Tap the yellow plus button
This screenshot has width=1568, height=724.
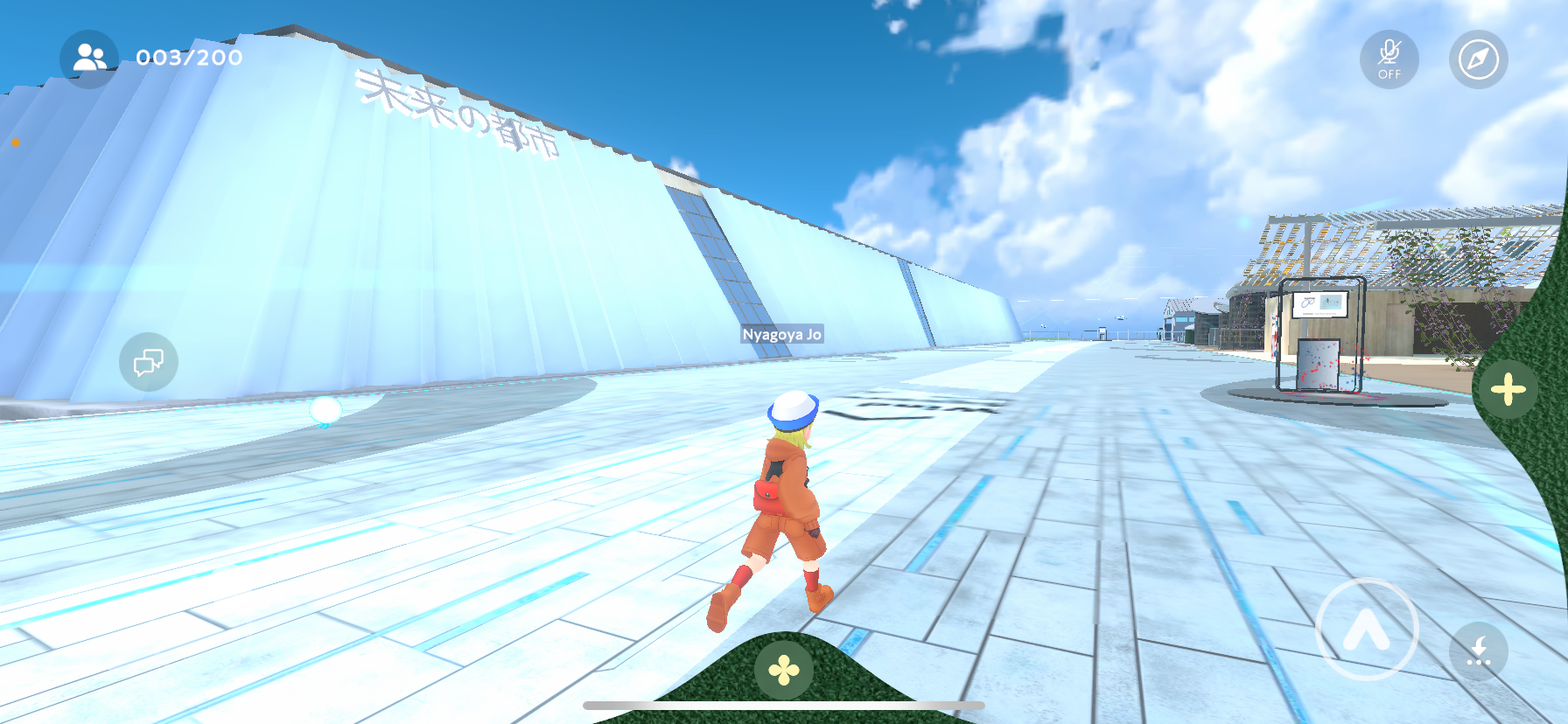(x=1508, y=389)
